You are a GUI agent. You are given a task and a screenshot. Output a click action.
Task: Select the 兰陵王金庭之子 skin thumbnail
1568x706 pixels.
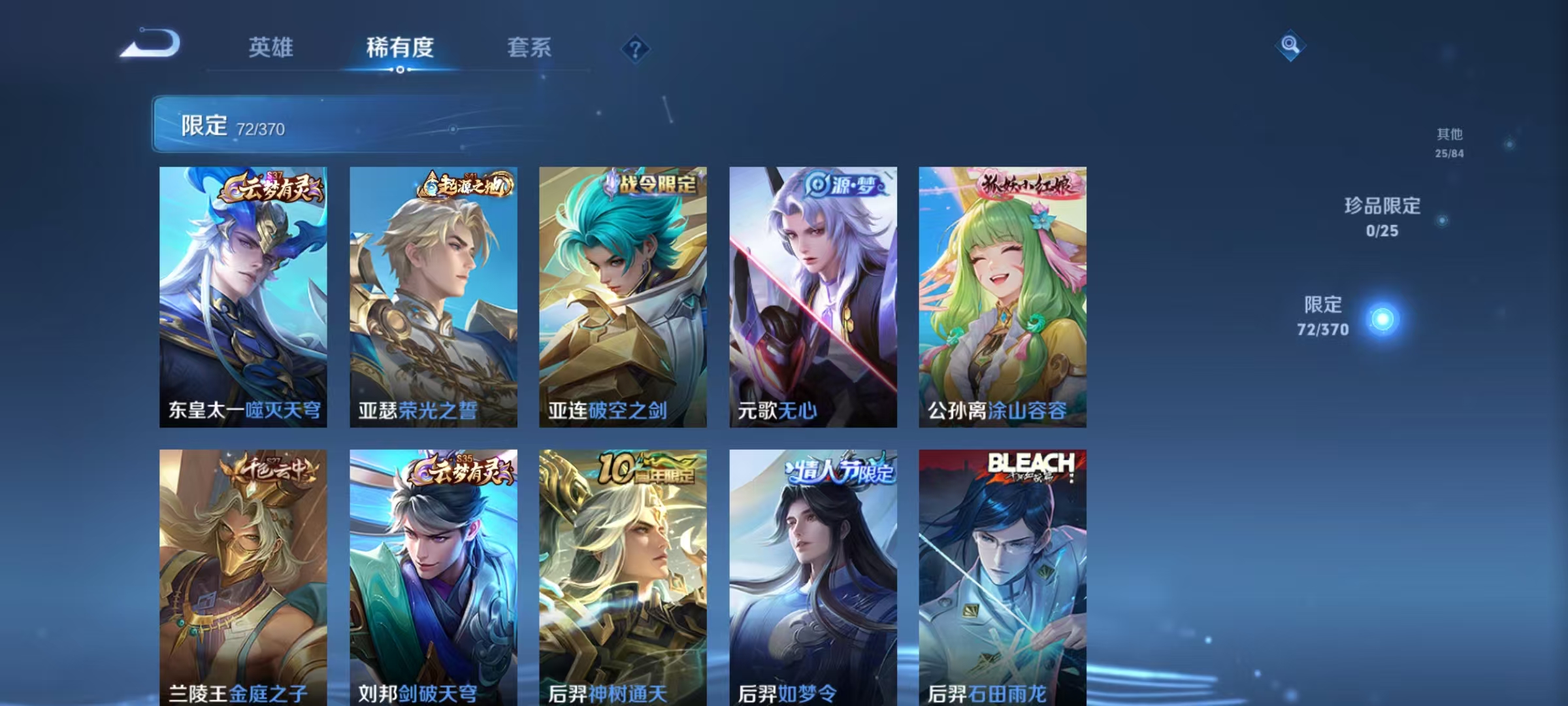[242, 575]
